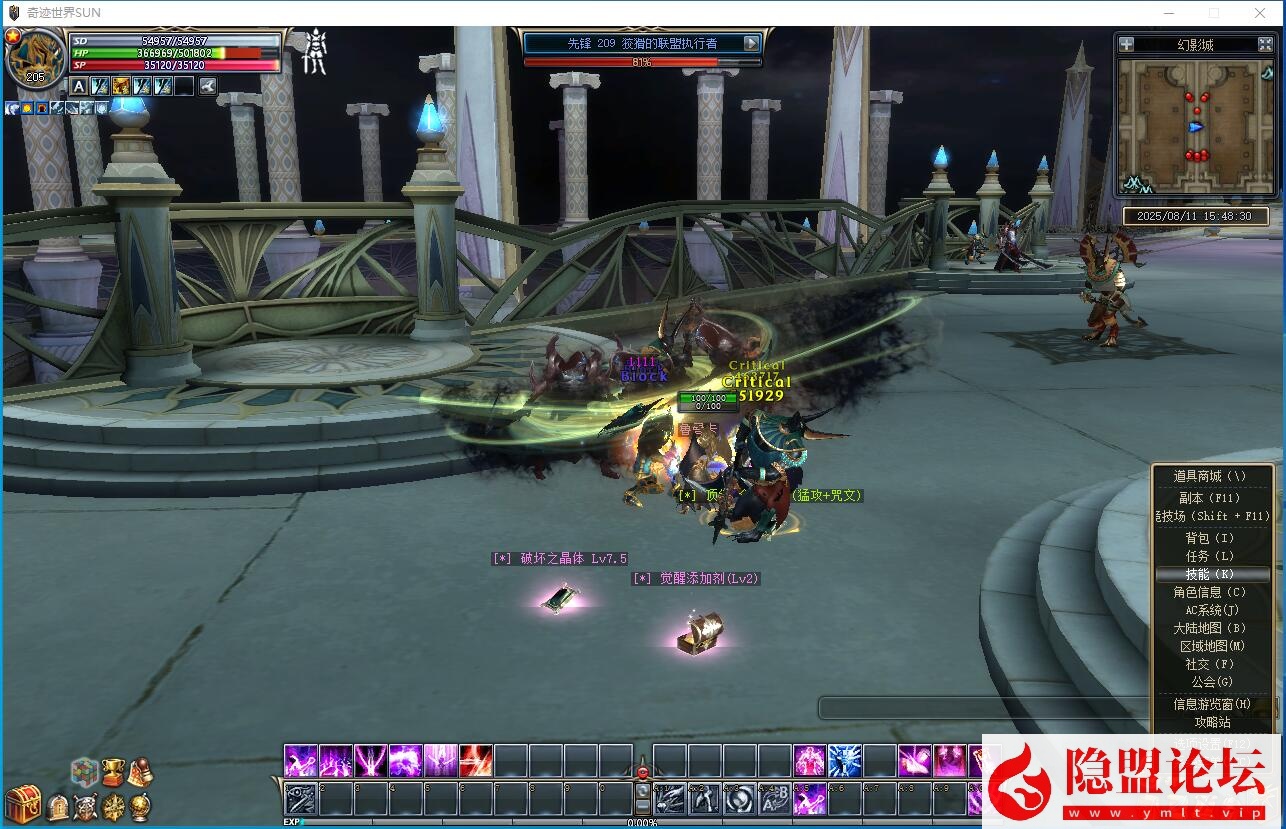Click the arrow button on the target name bar
1286x829 pixels.
tap(752, 43)
